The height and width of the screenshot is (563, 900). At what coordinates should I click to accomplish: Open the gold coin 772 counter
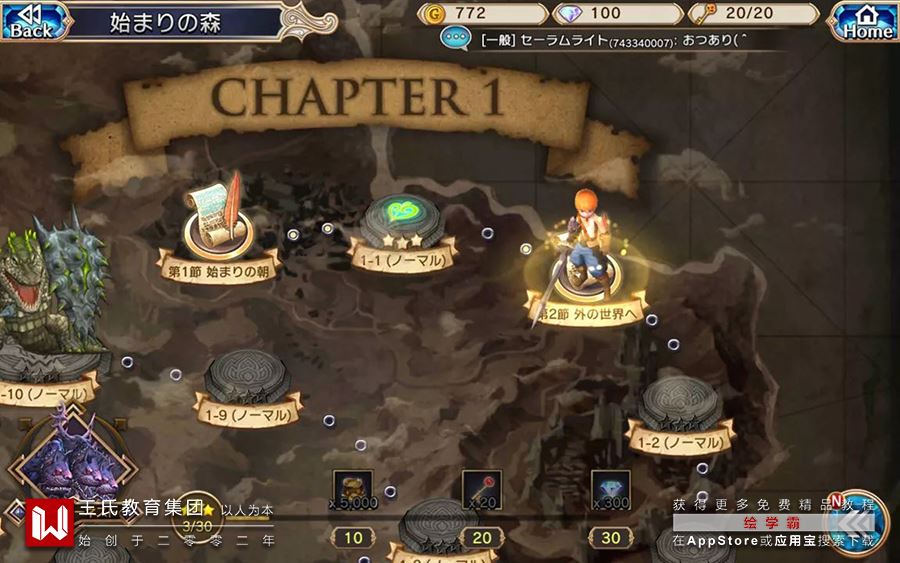coord(485,13)
